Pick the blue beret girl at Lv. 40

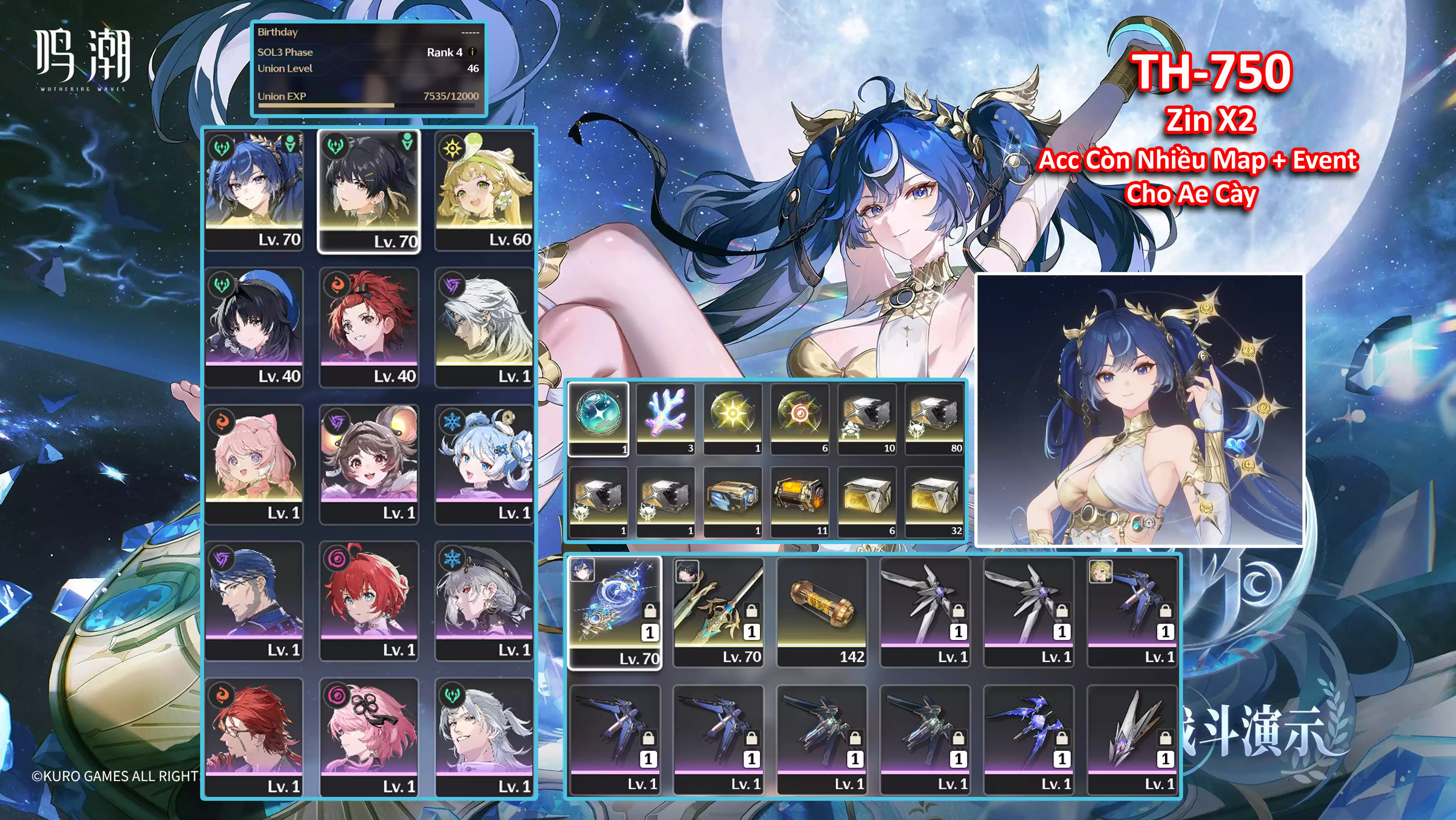255,327
